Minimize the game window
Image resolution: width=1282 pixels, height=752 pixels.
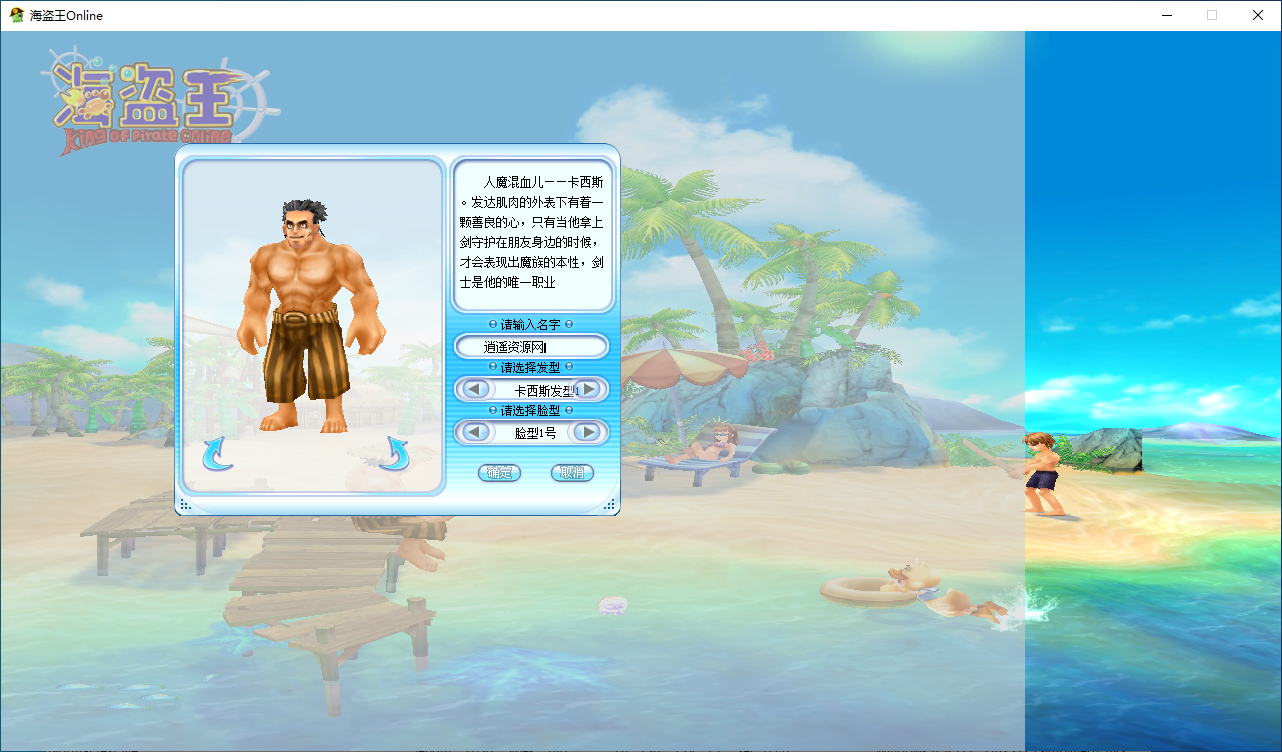[1166, 15]
